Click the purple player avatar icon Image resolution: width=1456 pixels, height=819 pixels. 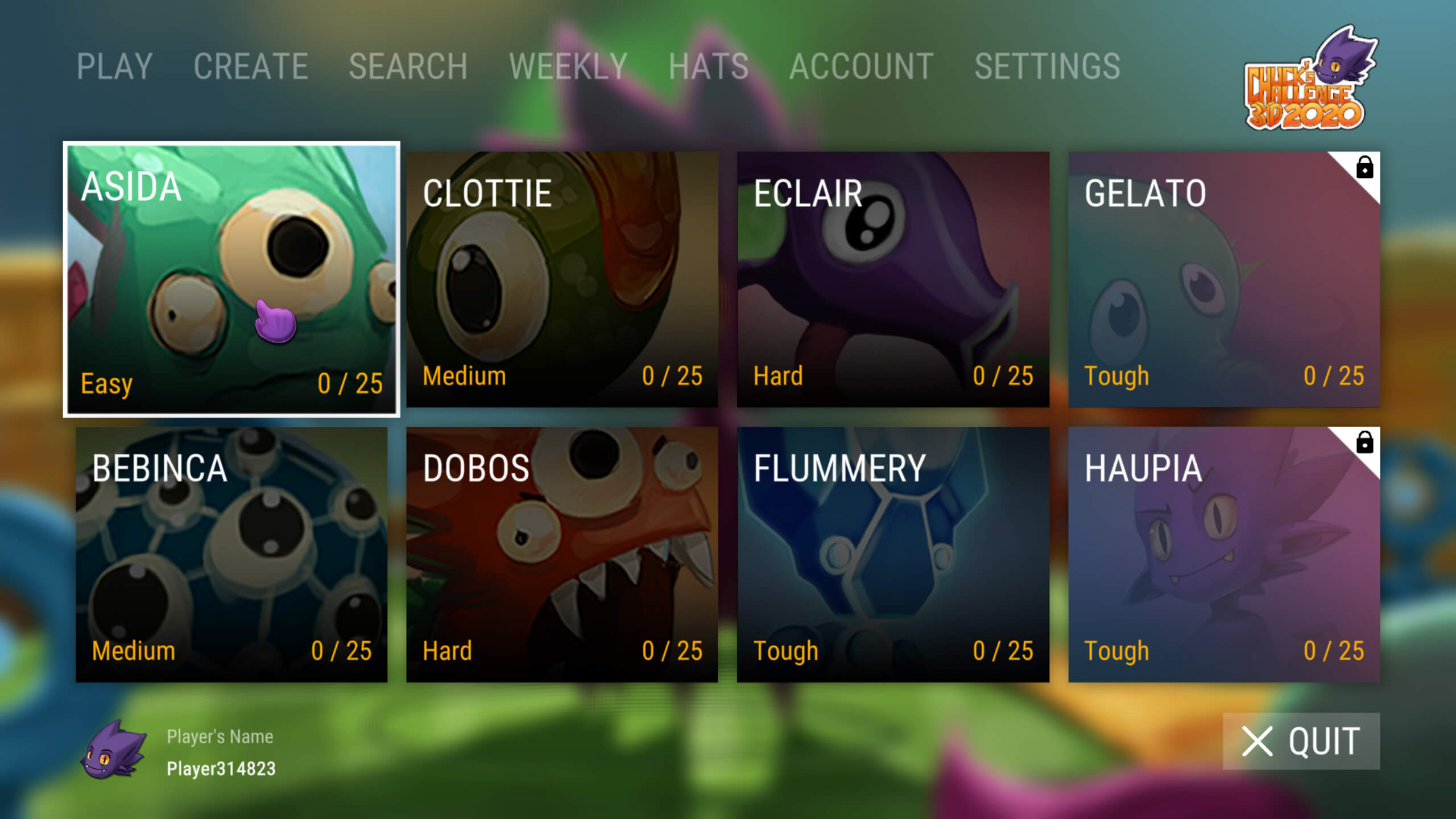(113, 751)
